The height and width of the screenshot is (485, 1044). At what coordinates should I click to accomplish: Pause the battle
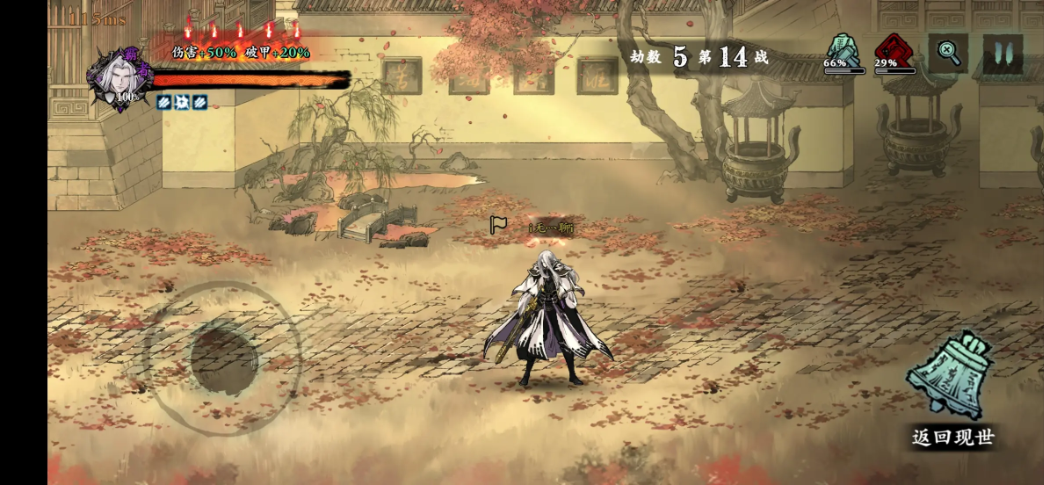pos(1002,53)
